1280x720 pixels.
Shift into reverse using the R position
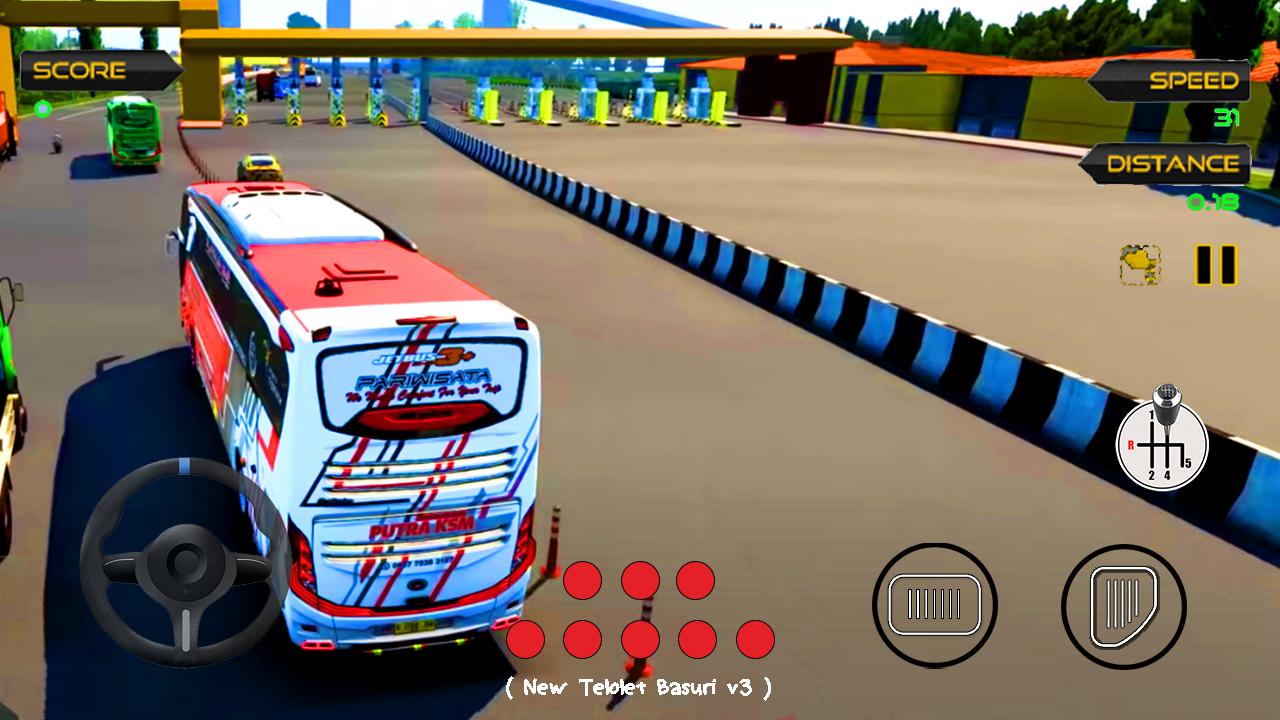[1131, 445]
